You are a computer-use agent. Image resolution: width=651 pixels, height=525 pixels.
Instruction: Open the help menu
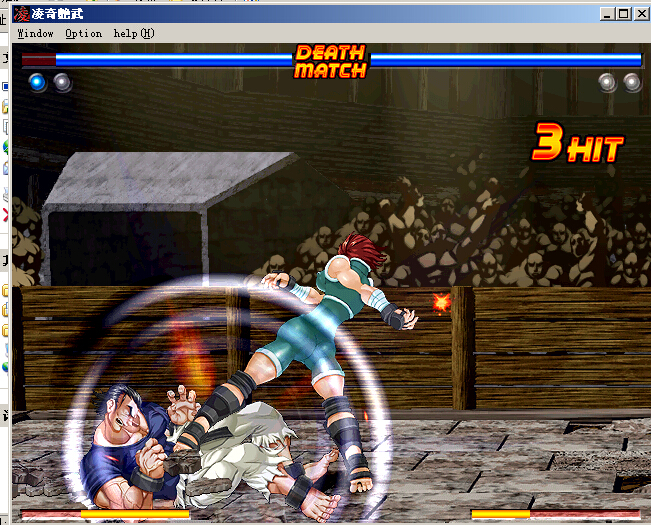133,33
